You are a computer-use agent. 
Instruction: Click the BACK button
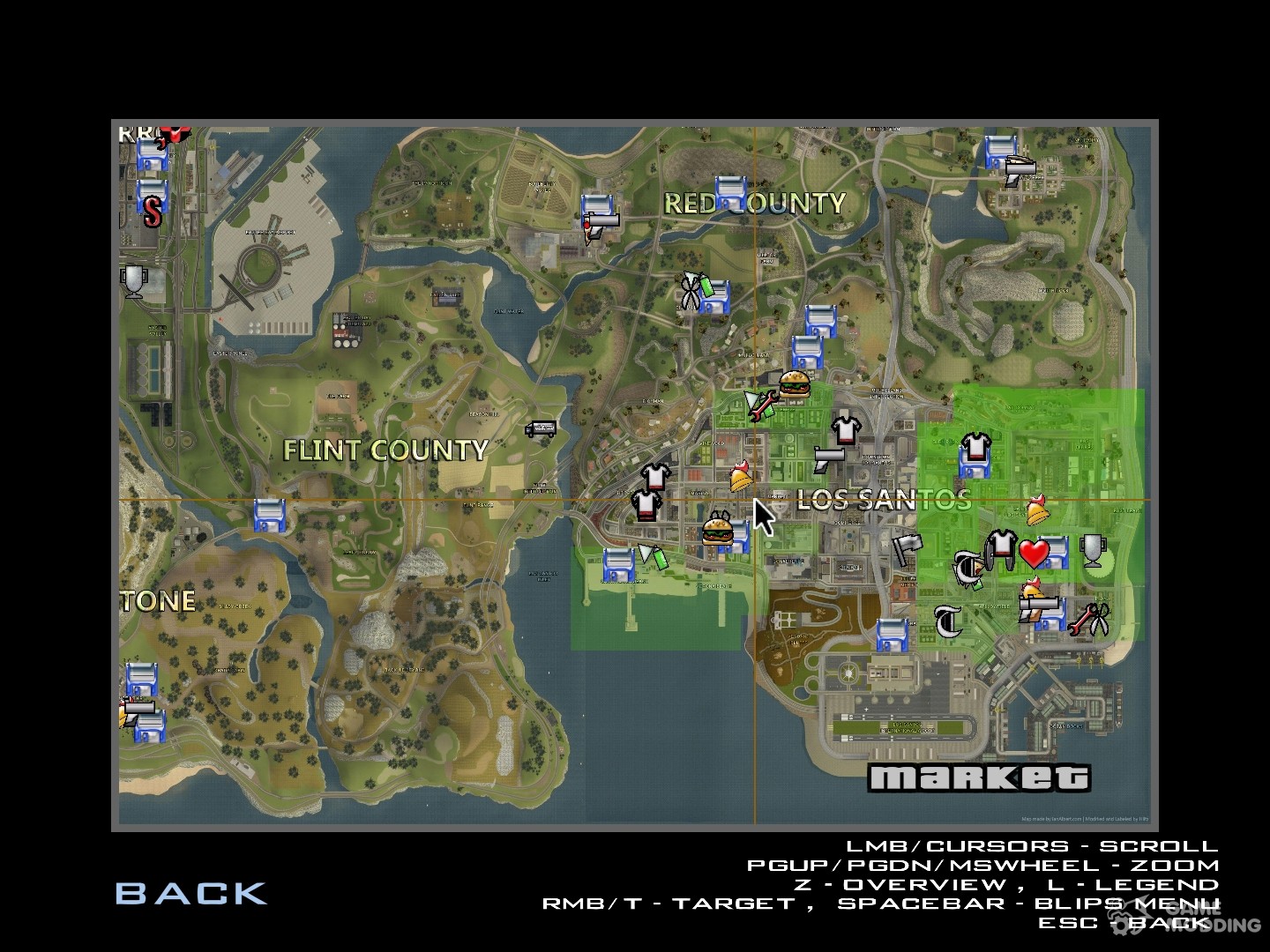(x=192, y=893)
